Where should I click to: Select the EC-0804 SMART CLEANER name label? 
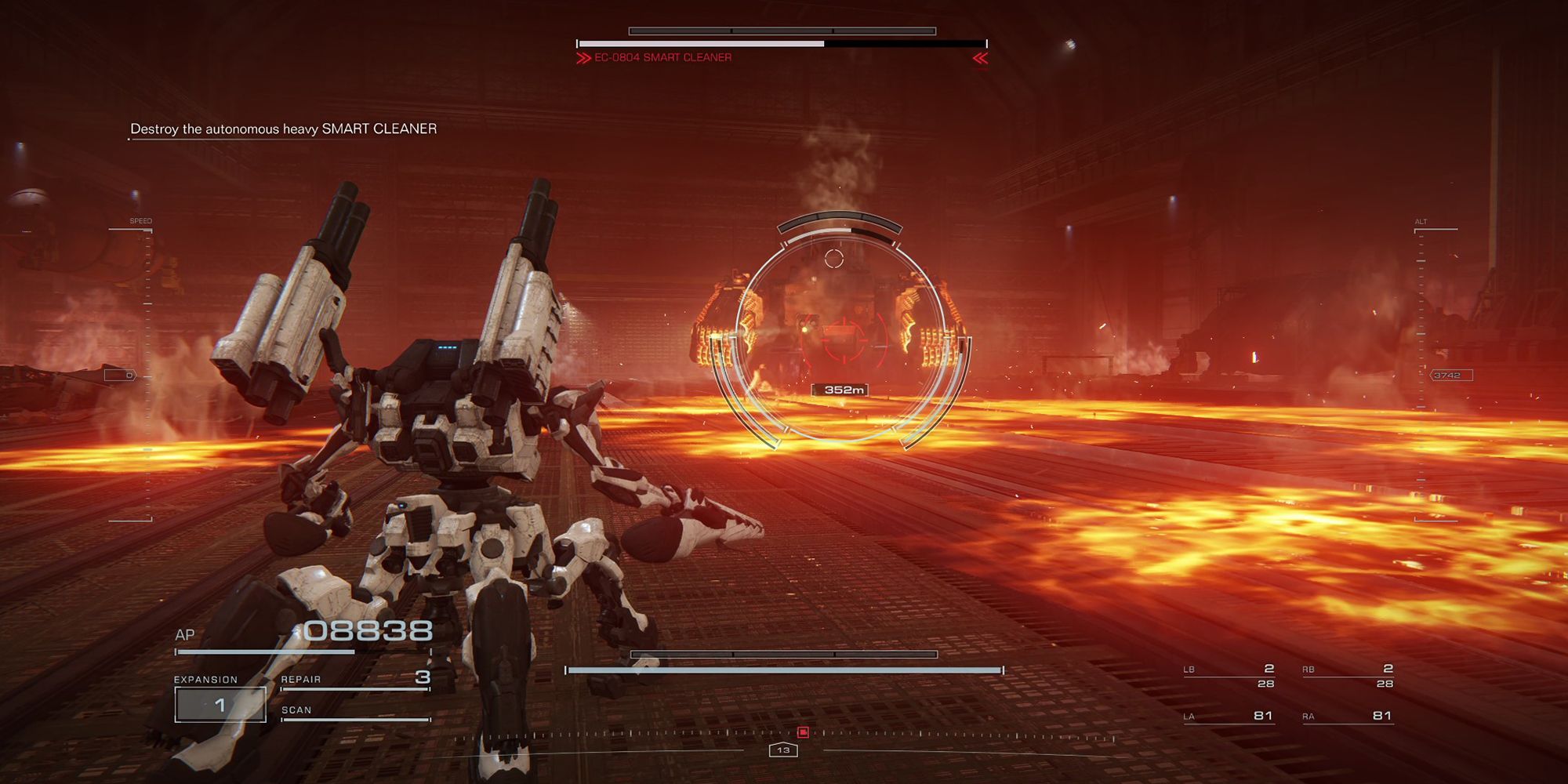click(x=662, y=56)
